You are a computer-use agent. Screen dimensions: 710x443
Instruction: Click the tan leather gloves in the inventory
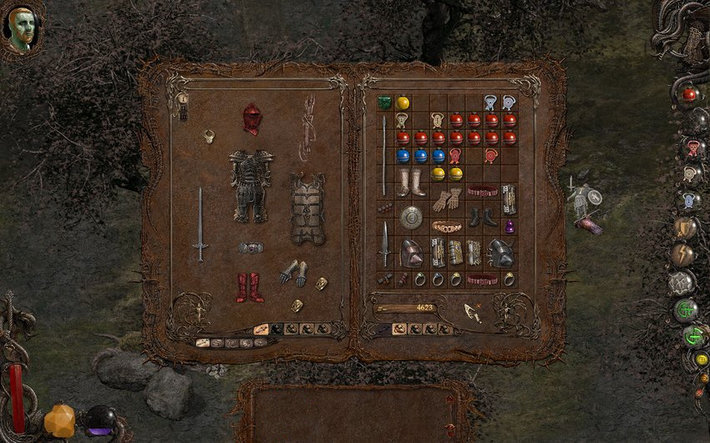pyautogui.click(x=446, y=199)
